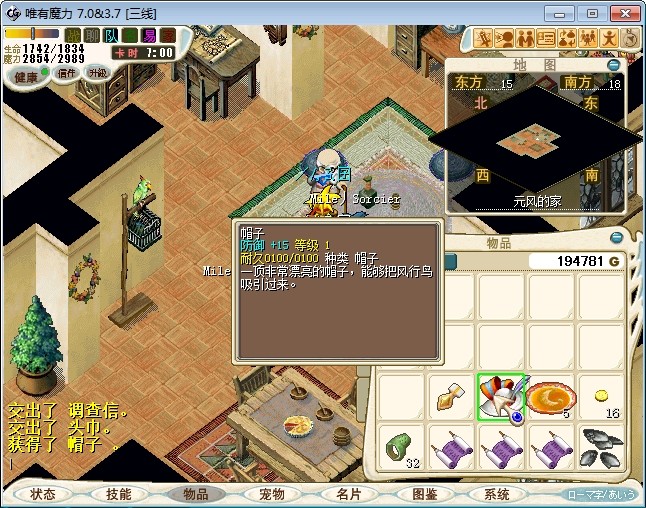Open the 信件 mail button
The width and height of the screenshot is (646, 508).
click(67, 74)
